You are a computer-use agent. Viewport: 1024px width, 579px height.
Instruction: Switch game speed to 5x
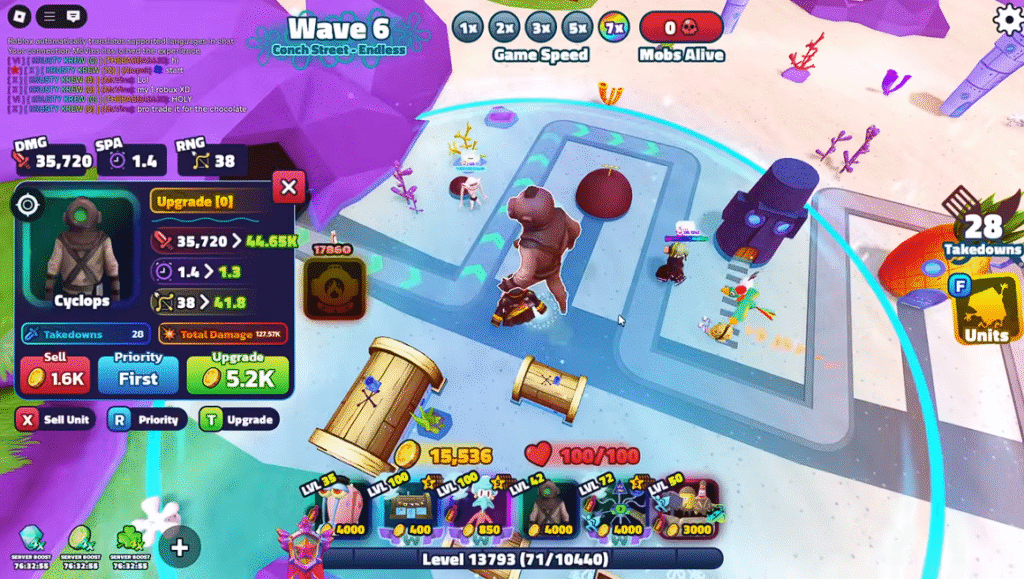576,27
